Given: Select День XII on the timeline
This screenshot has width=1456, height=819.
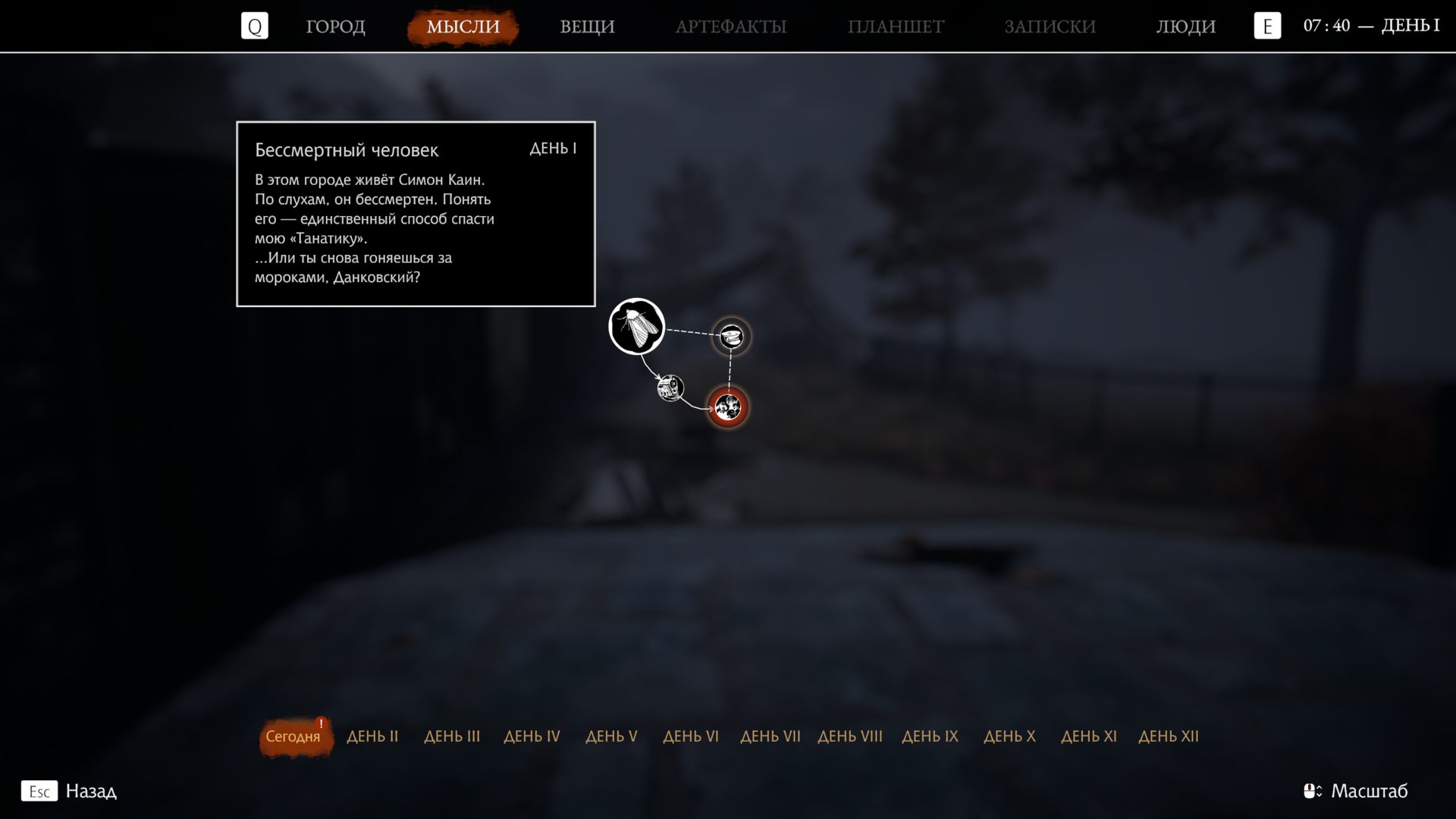Looking at the screenshot, I should 1169,736.
